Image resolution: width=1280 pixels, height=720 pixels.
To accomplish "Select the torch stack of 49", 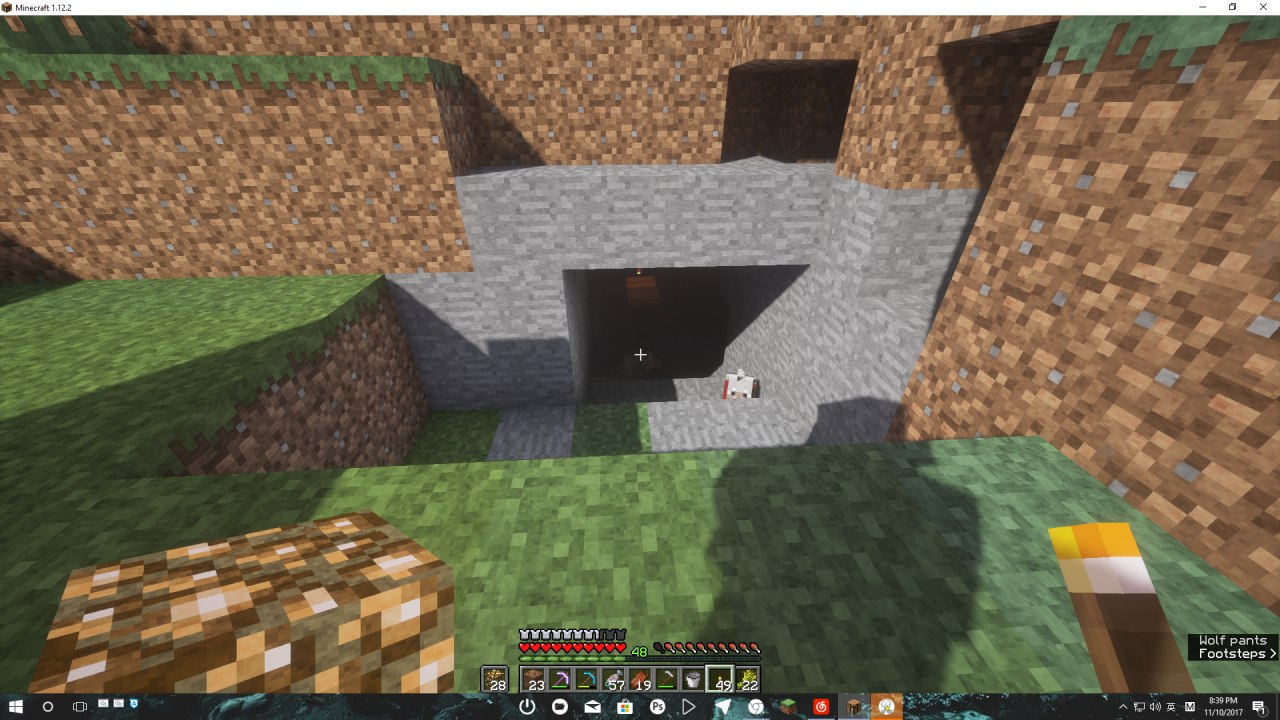I will 719,680.
